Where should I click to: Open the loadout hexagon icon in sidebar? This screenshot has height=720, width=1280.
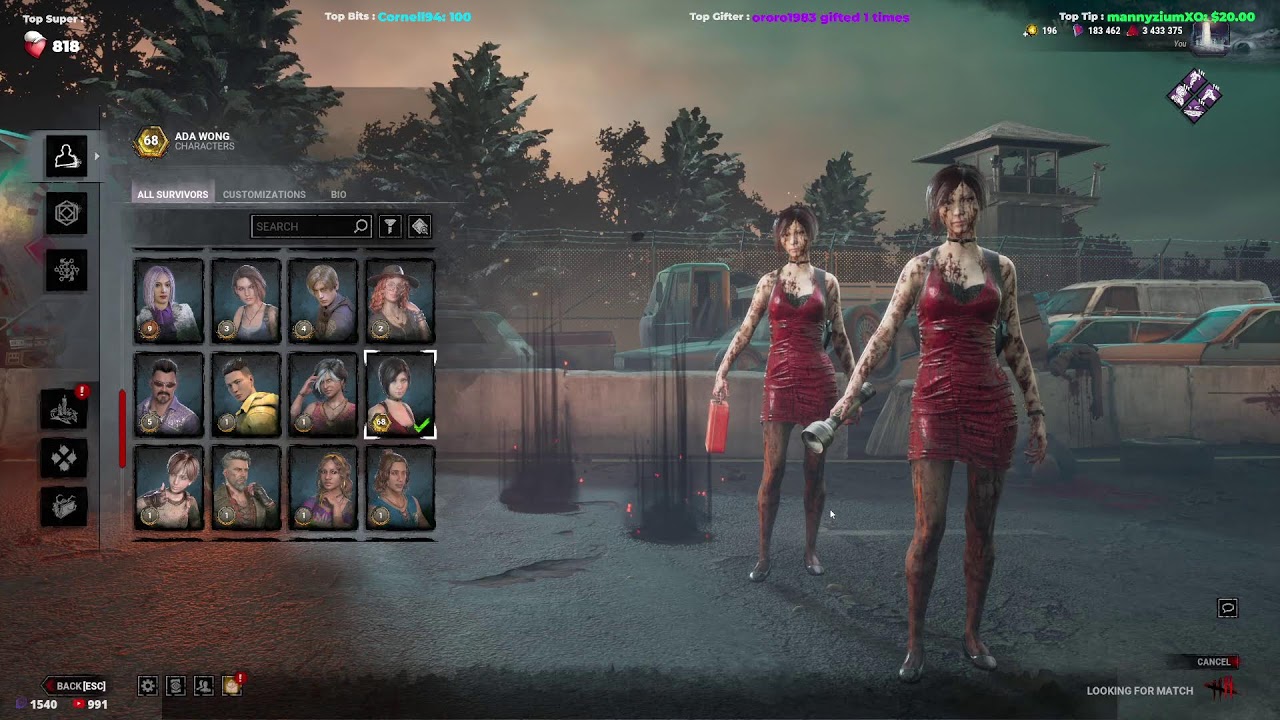coord(66,213)
